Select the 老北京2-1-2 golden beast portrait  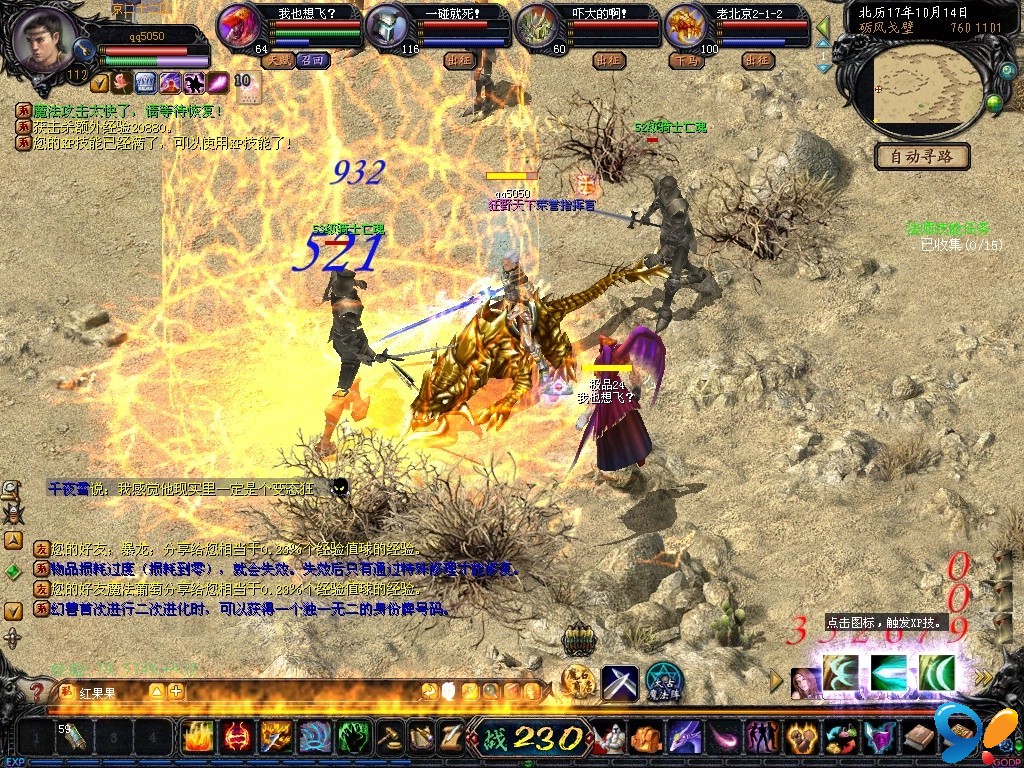tap(687, 26)
